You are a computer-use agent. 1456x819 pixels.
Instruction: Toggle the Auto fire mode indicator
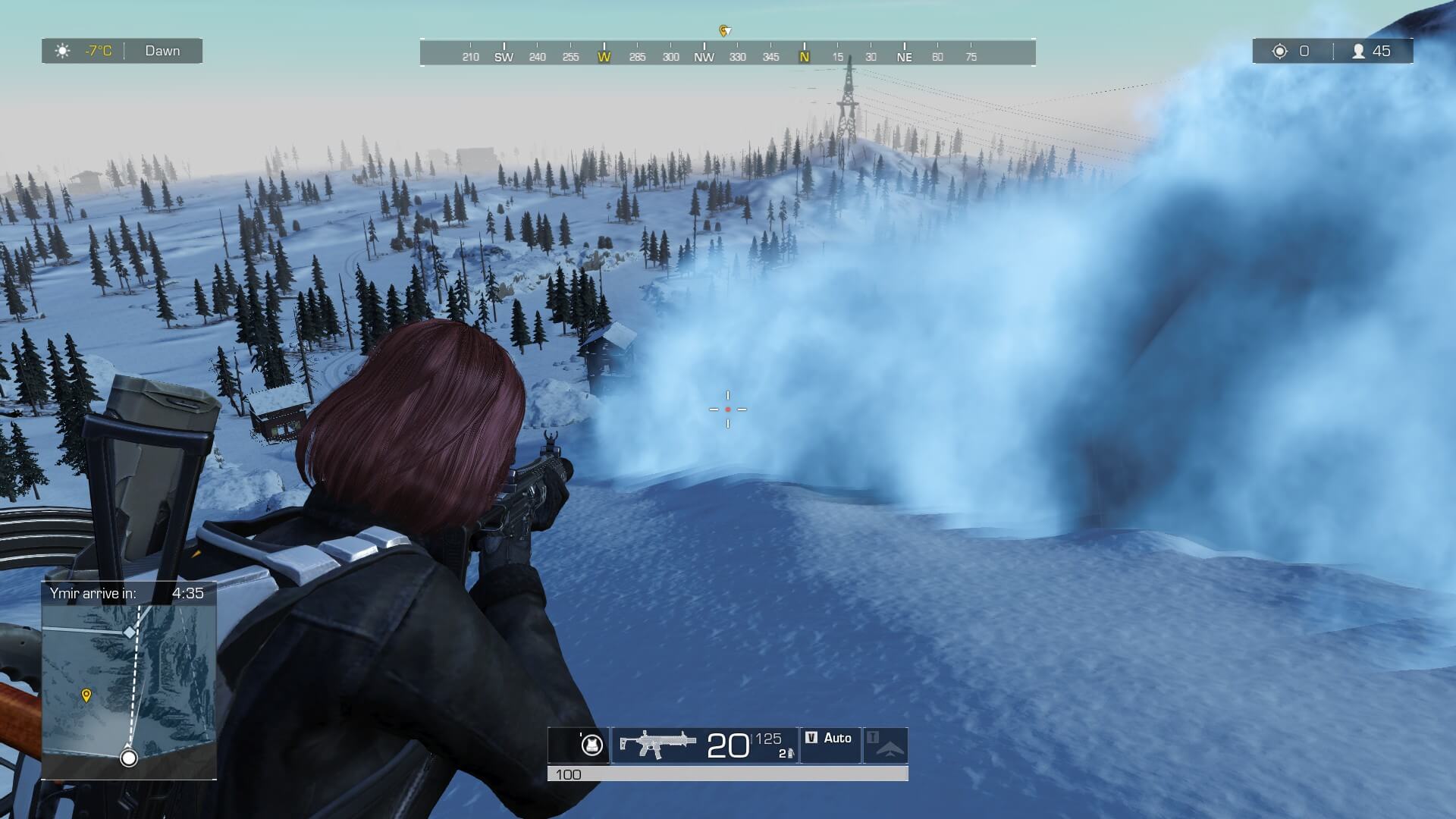click(830, 739)
